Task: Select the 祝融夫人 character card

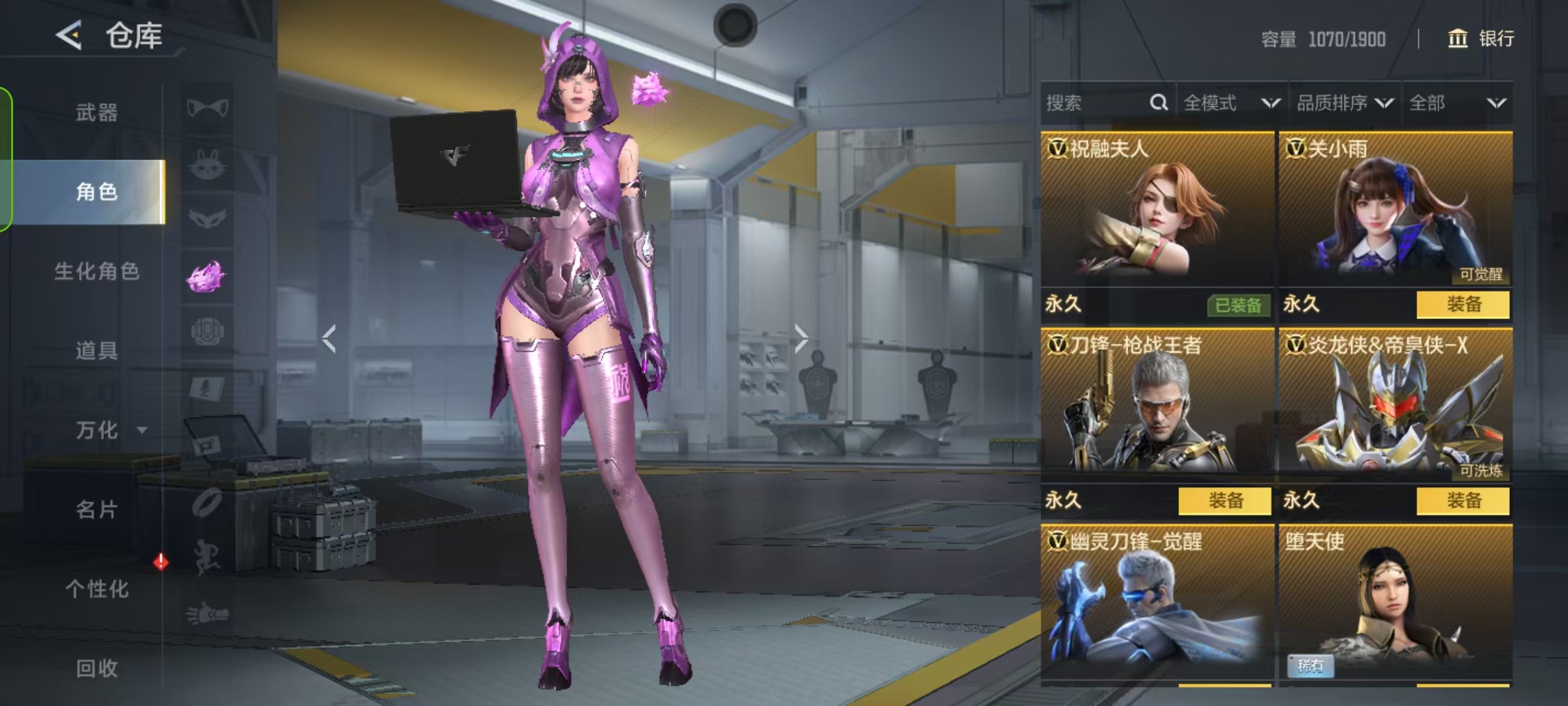Action: [1156, 209]
